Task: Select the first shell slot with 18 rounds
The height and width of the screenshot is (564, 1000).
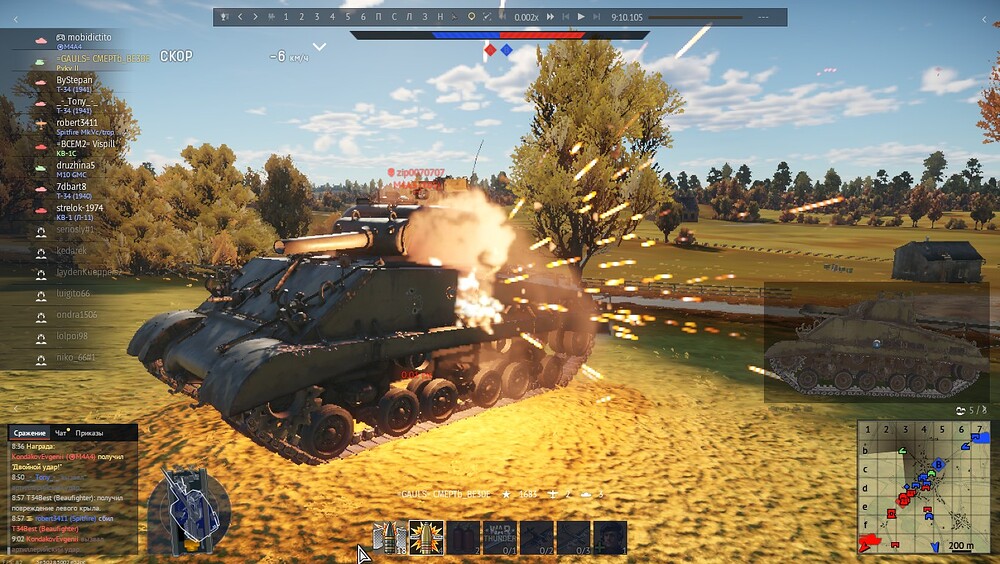Action: point(390,537)
